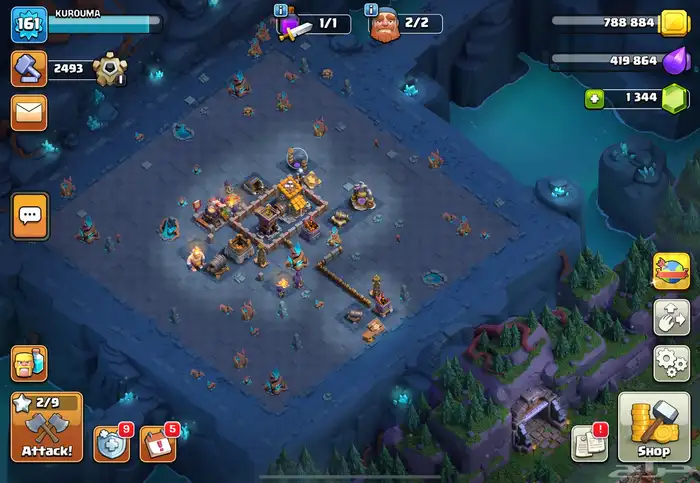This screenshot has height=483, width=700.
Task: Open the army overview barbarian and potion icon
Action: click(28, 363)
